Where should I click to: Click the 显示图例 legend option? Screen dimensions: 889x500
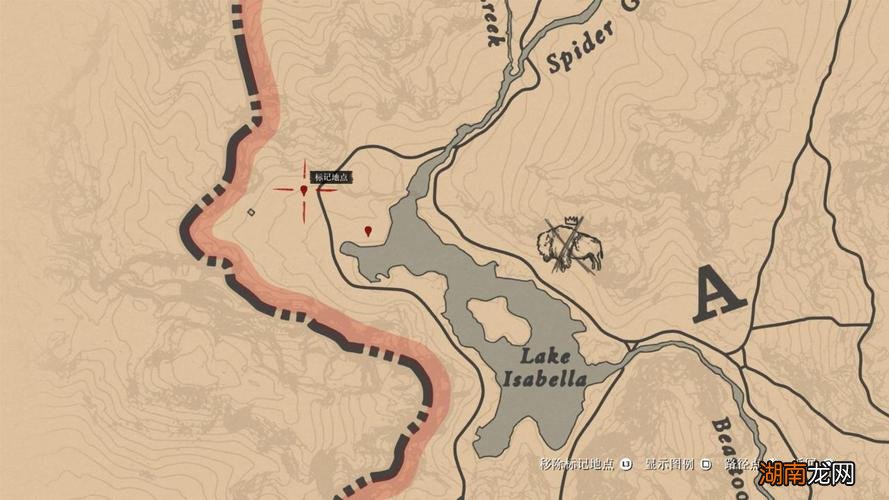[670, 464]
